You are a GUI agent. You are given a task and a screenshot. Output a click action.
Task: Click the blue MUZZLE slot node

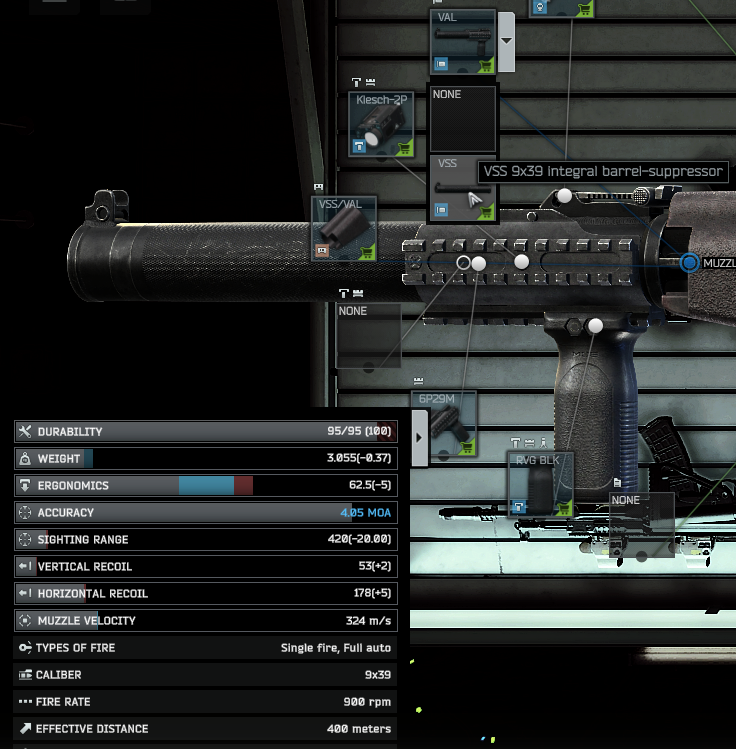pos(689,263)
